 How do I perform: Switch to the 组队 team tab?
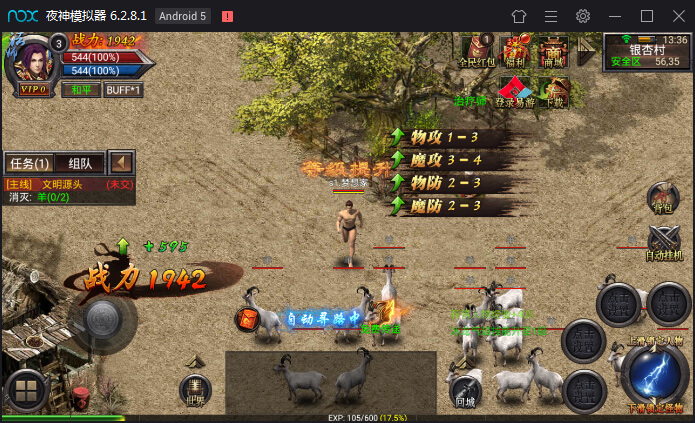point(80,163)
